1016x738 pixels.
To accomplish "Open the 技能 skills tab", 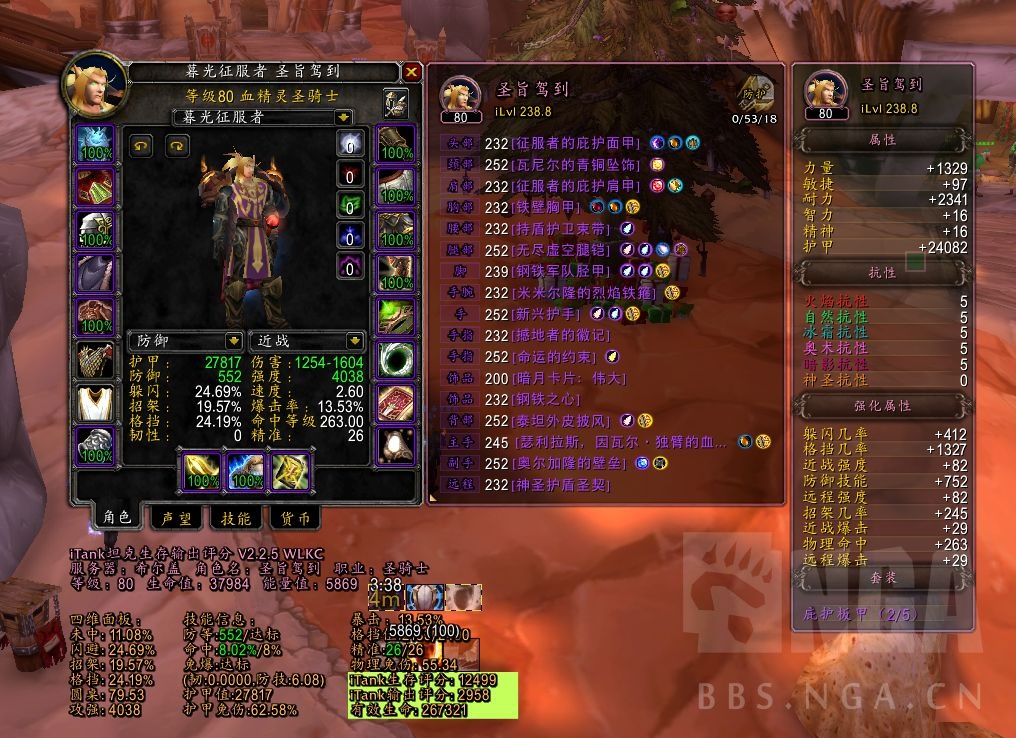I will coord(237,517).
